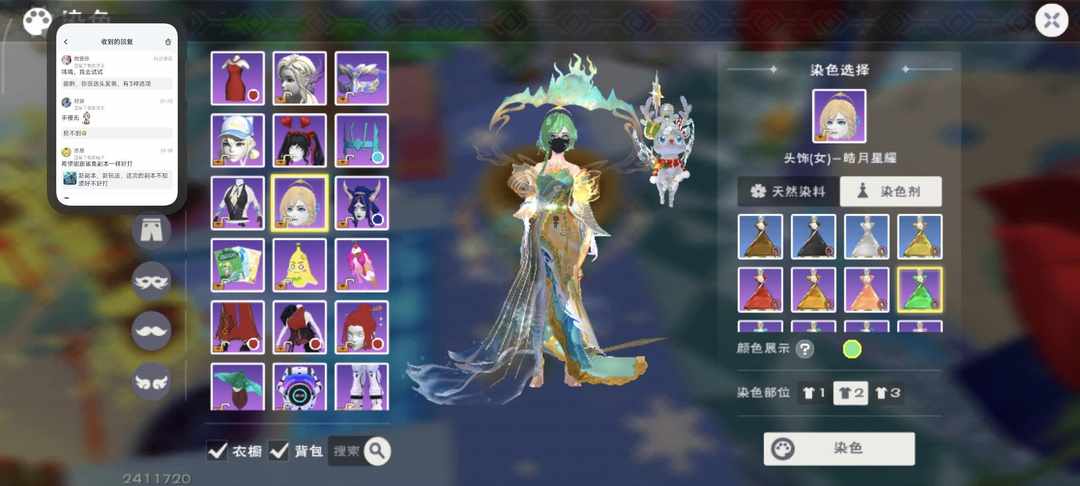1080x486 pixels.
Task: Choose the white baseball cap head item
Action: (x=238, y=140)
